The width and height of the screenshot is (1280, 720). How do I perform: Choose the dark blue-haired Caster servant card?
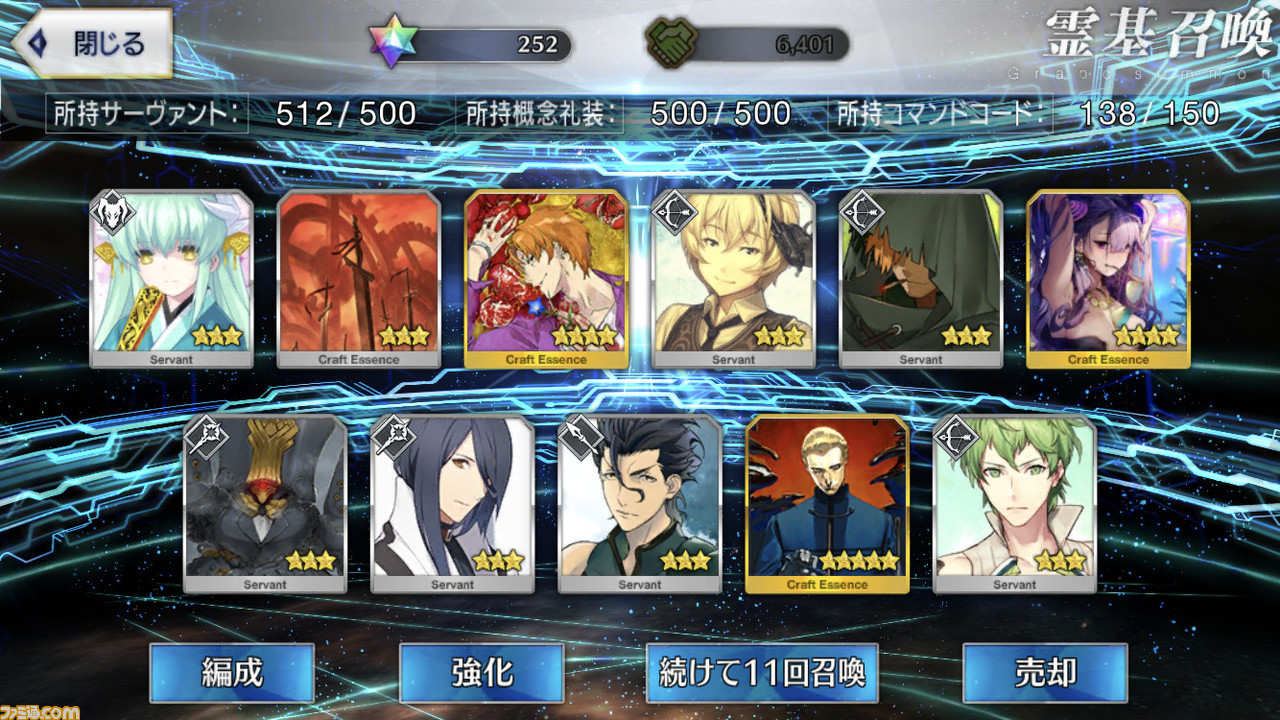pyautogui.click(x=452, y=503)
